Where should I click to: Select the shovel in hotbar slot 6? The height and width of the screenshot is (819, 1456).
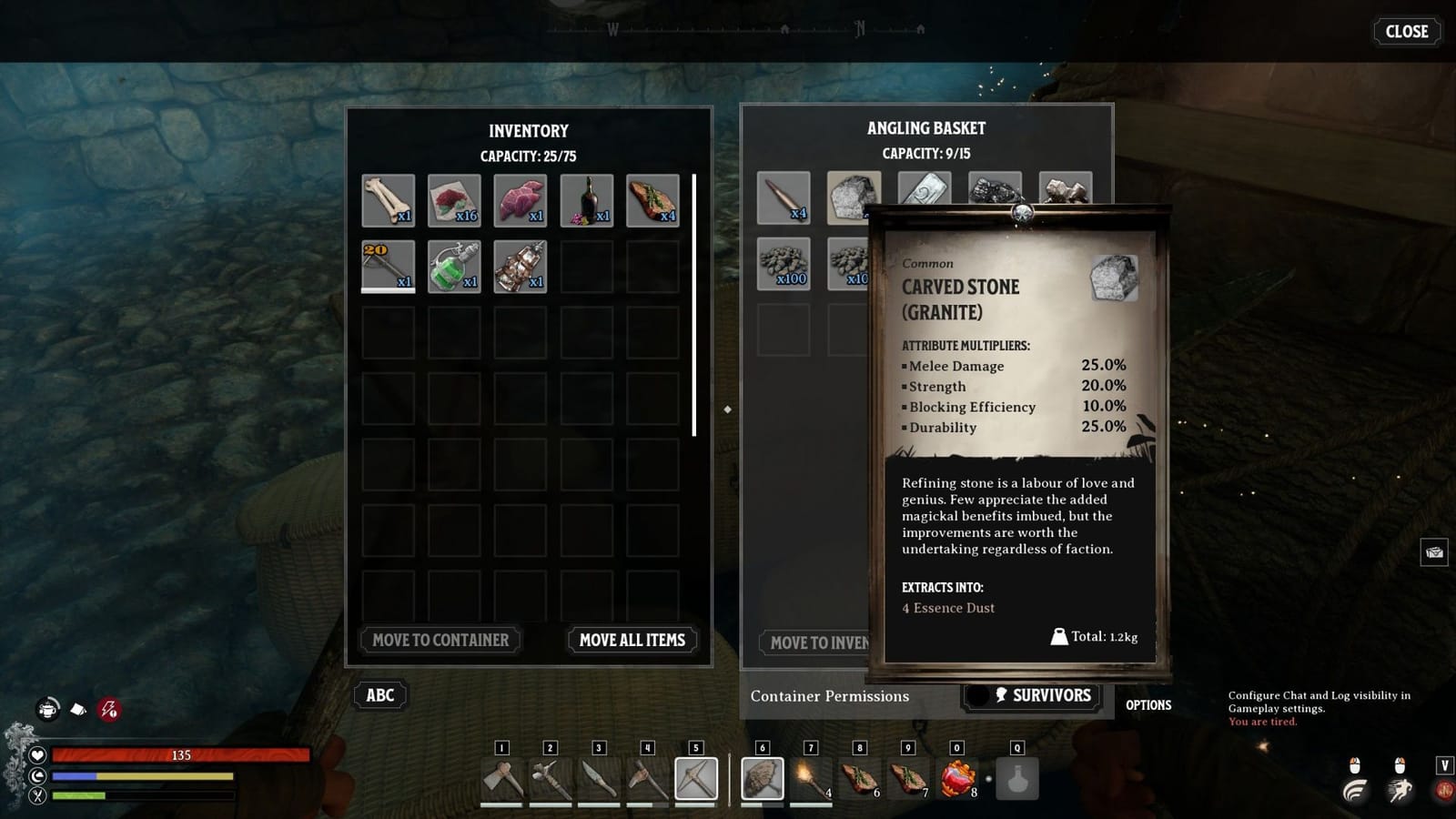coord(763,780)
